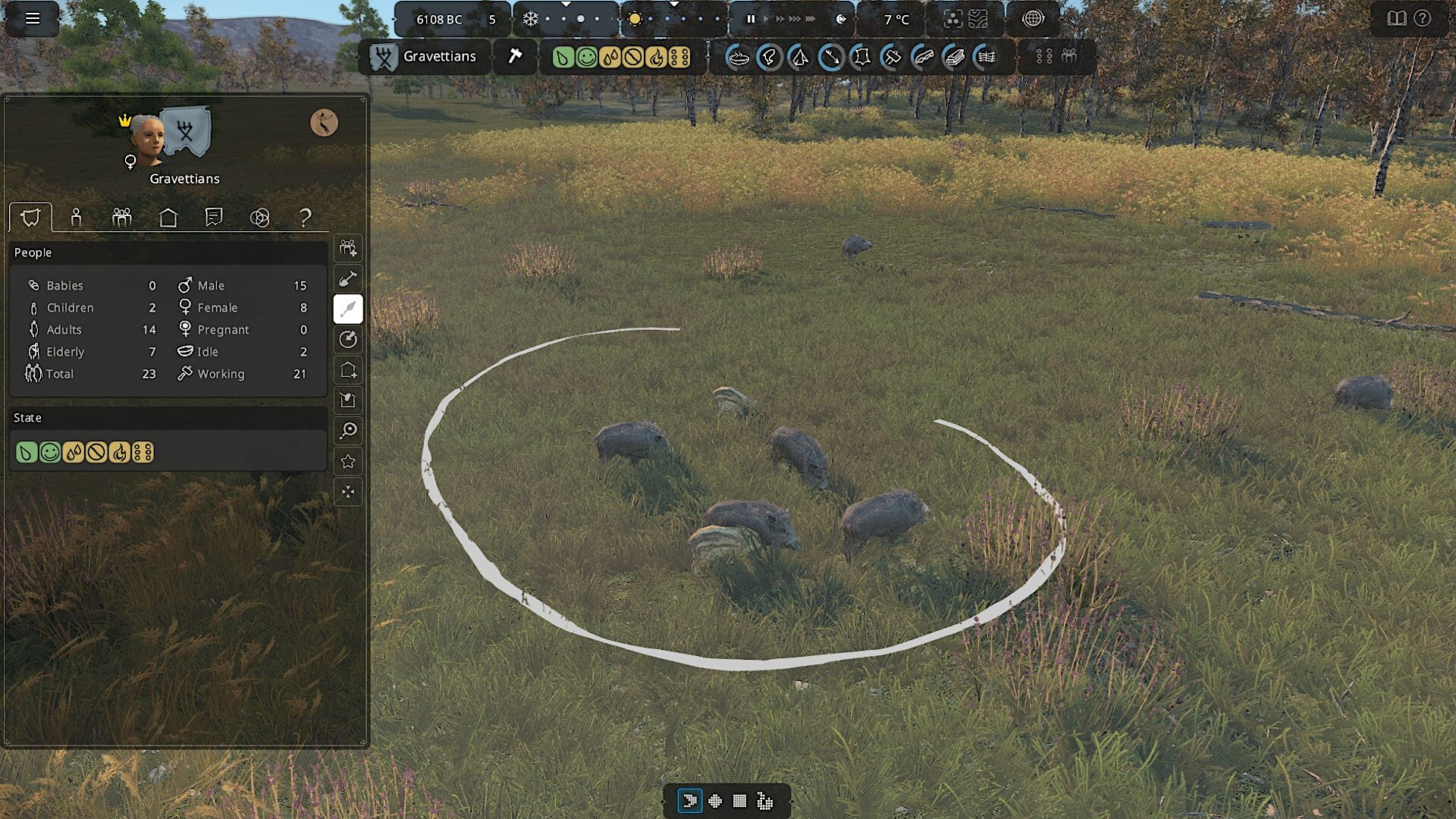The height and width of the screenshot is (819, 1456).
Task: Open the magnifier search tool
Action: point(348,431)
